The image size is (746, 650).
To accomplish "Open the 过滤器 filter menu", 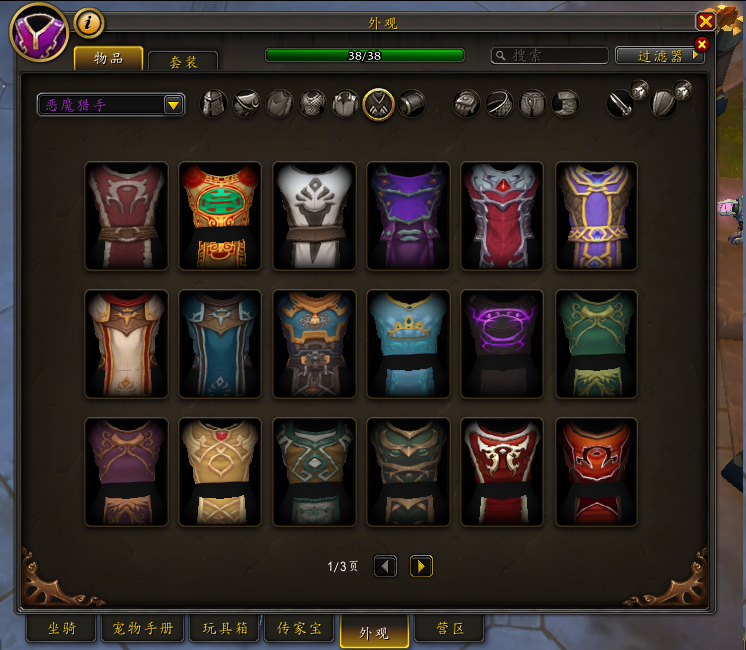I will click(x=660, y=56).
